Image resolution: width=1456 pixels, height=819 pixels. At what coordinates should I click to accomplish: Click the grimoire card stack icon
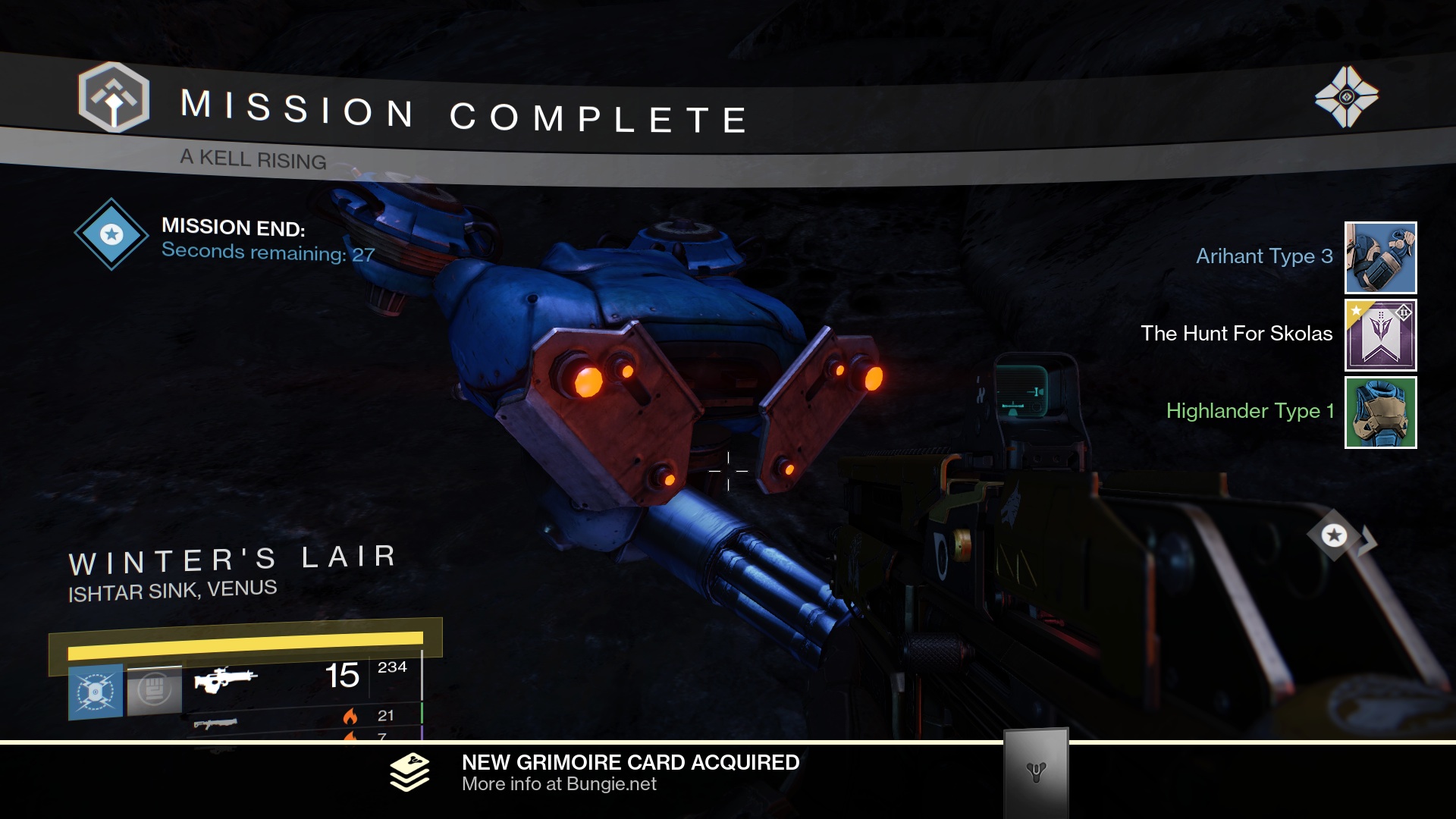click(x=409, y=772)
